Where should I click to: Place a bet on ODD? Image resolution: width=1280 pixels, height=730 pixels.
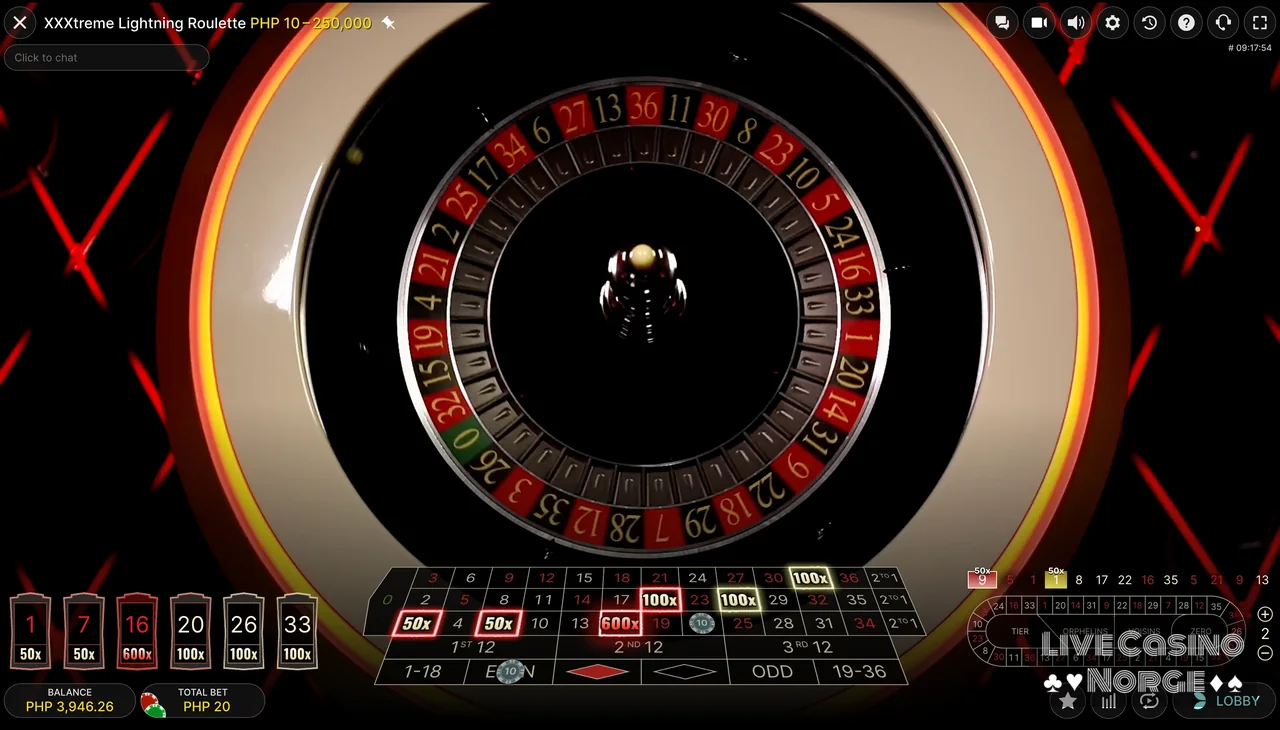(x=771, y=671)
